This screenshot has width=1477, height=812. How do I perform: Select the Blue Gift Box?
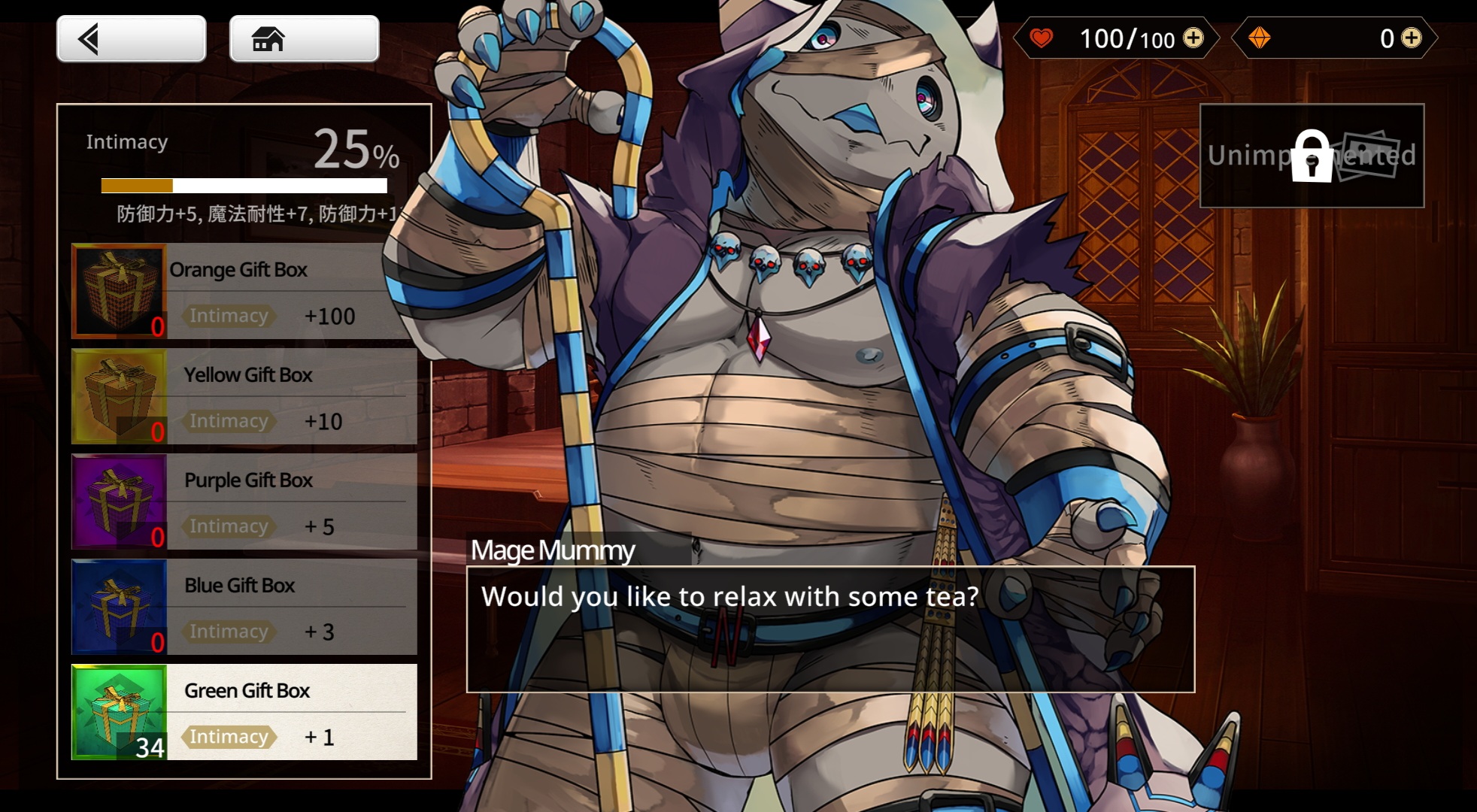(x=244, y=607)
